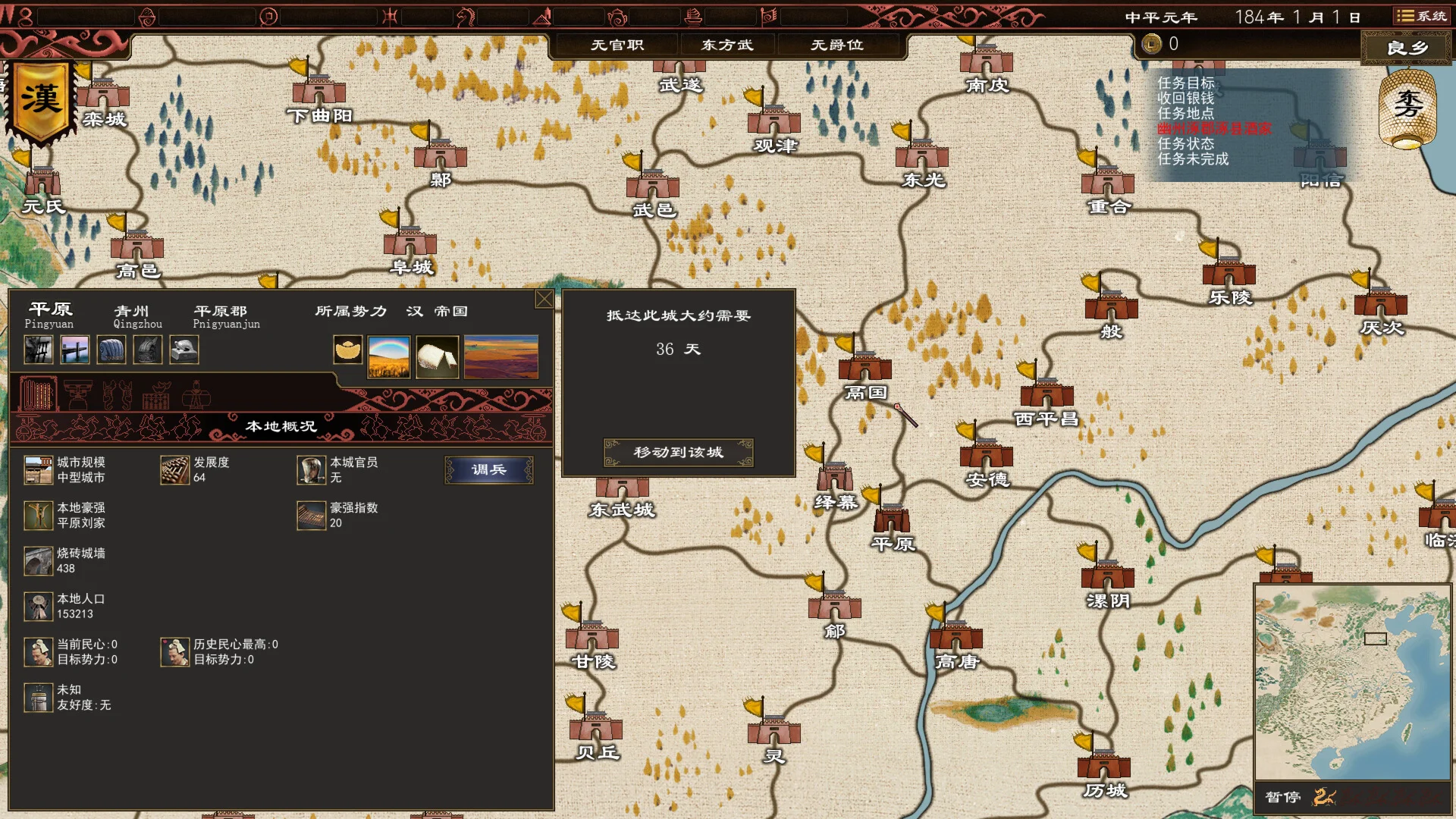
Task: Close the Pingyuan city info panel
Action: click(x=544, y=300)
